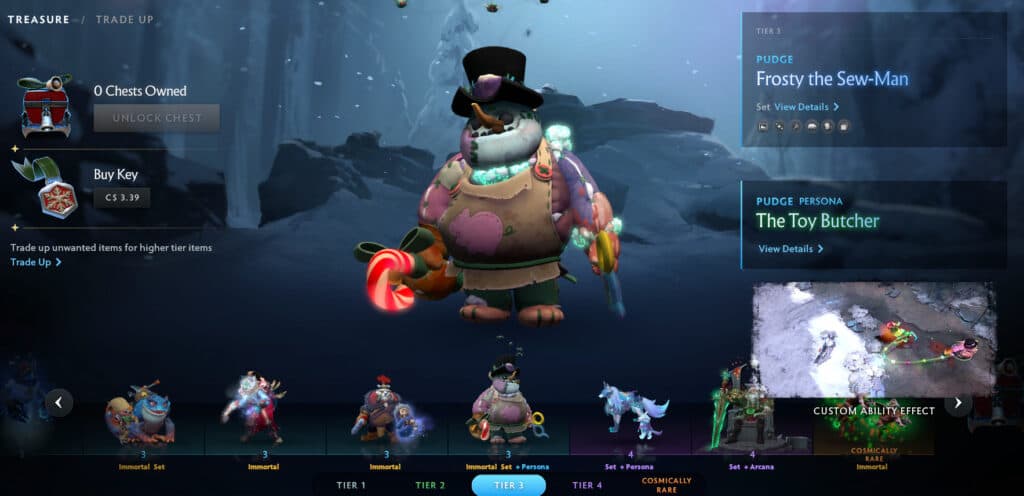
Task: Open the Cosmically Rare Immortal item
Action: point(873,432)
